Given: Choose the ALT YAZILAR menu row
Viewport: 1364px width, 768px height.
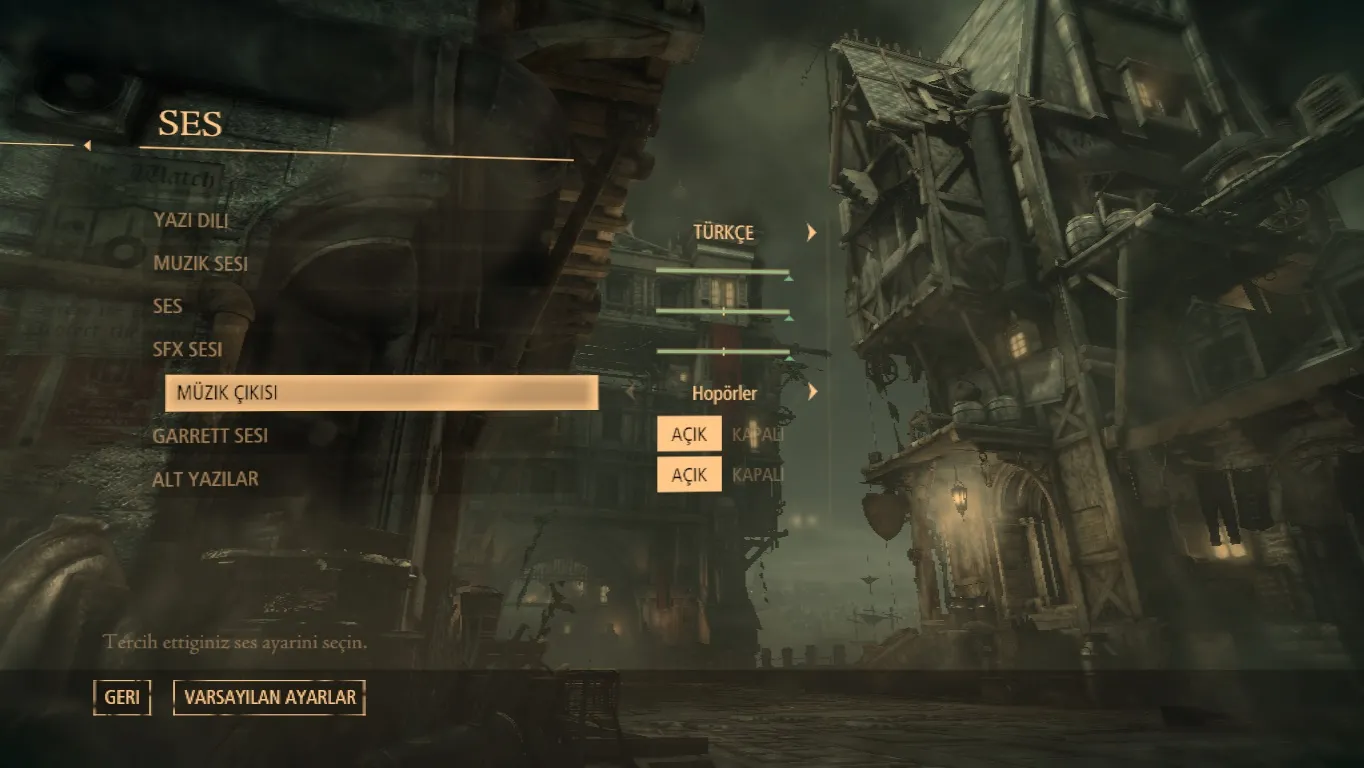Looking at the screenshot, I should 205,479.
